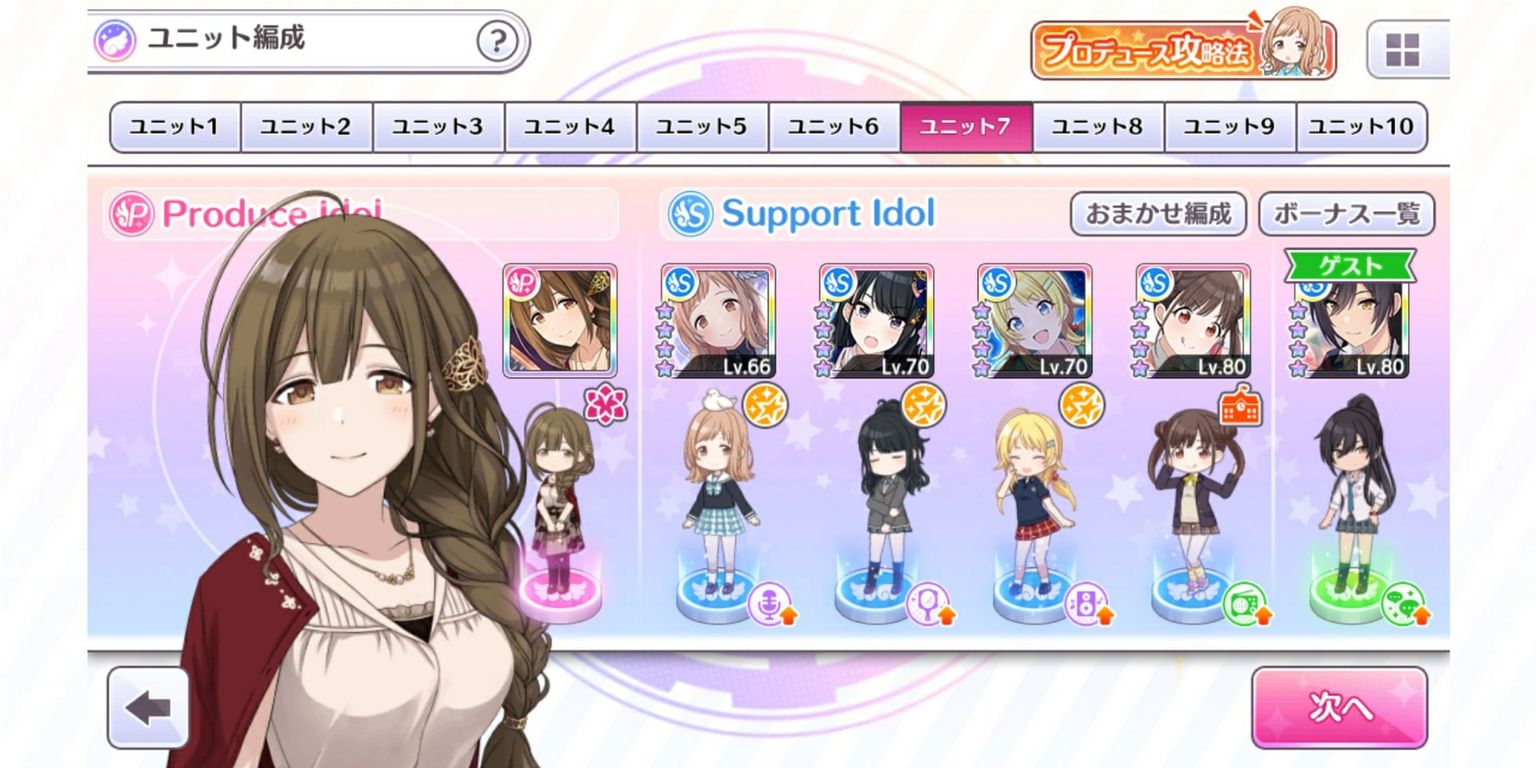Switch to the ユニット1 tab
Viewport: 1536px width, 768px height.
[x=174, y=126]
